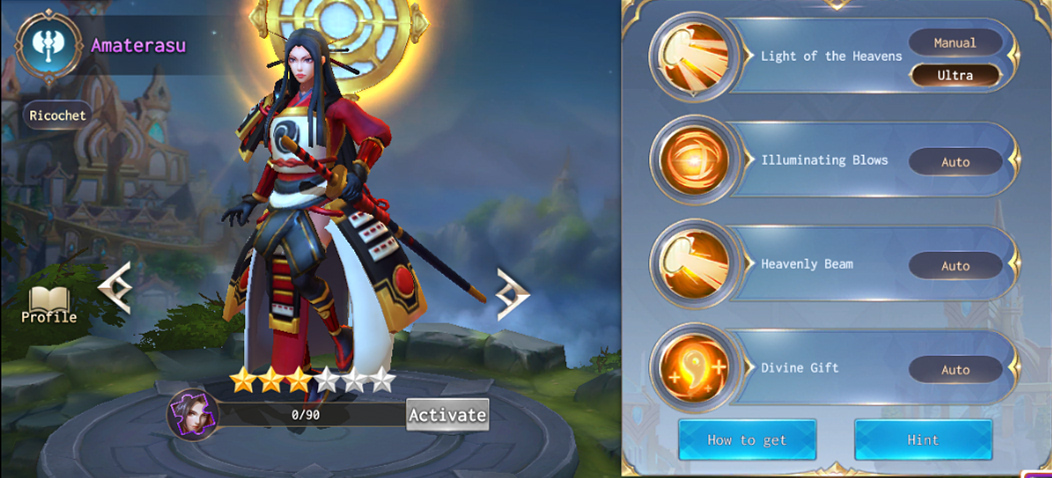
Task: Tap the hero class emblem next to Amaterasu
Action: [x=48, y=45]
